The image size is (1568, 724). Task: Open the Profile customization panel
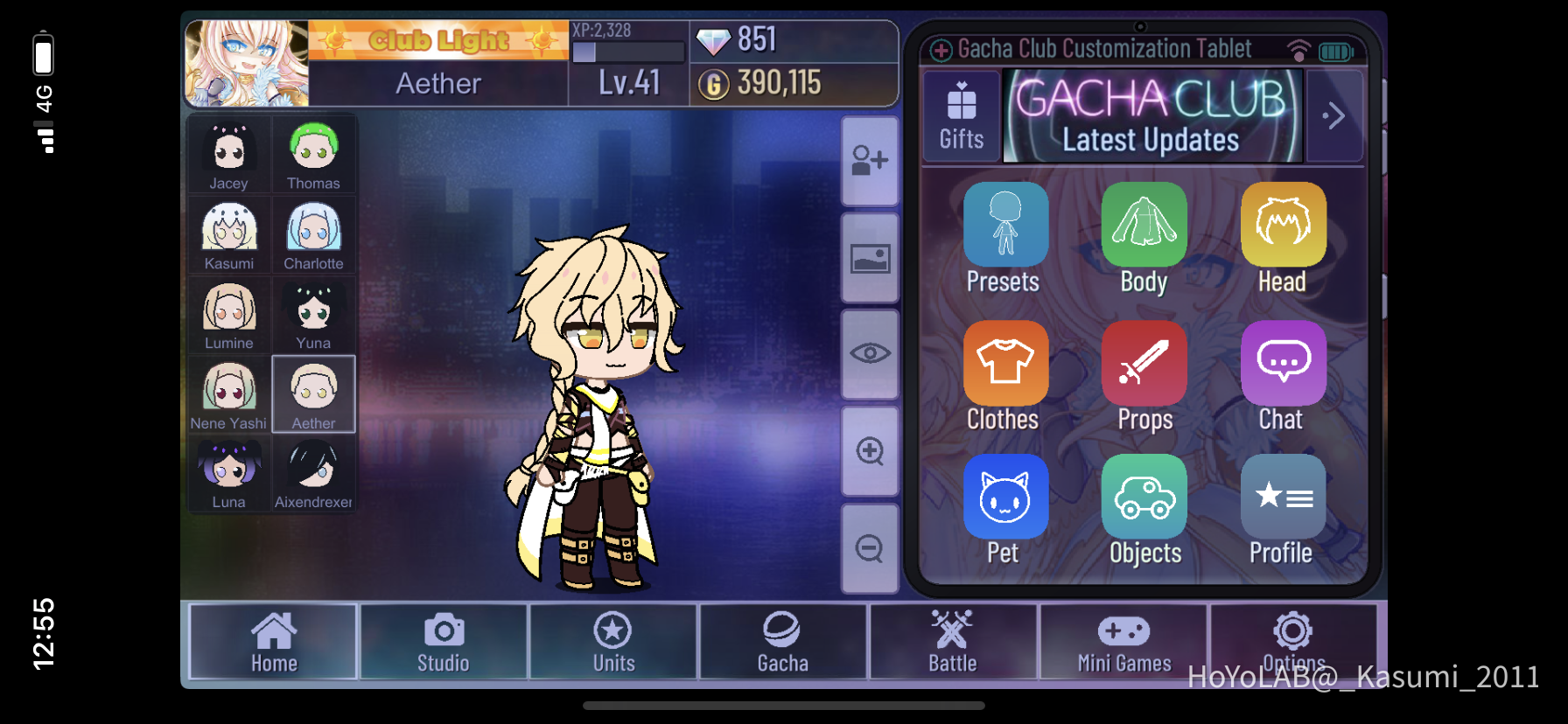1283,496
